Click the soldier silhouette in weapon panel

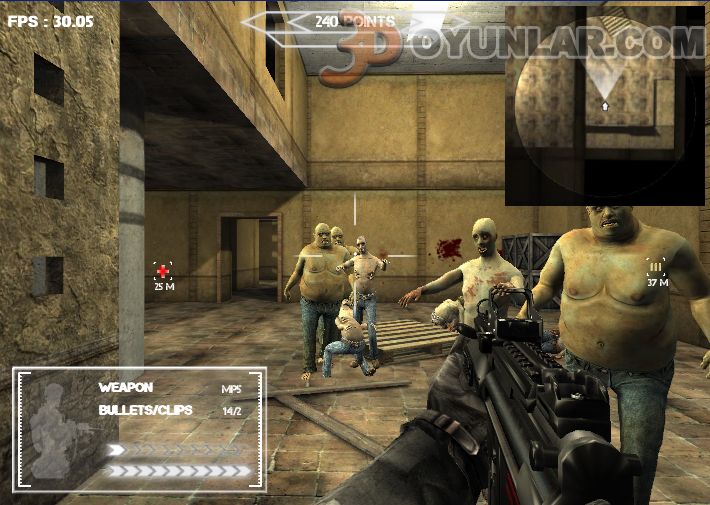point(56,430)
